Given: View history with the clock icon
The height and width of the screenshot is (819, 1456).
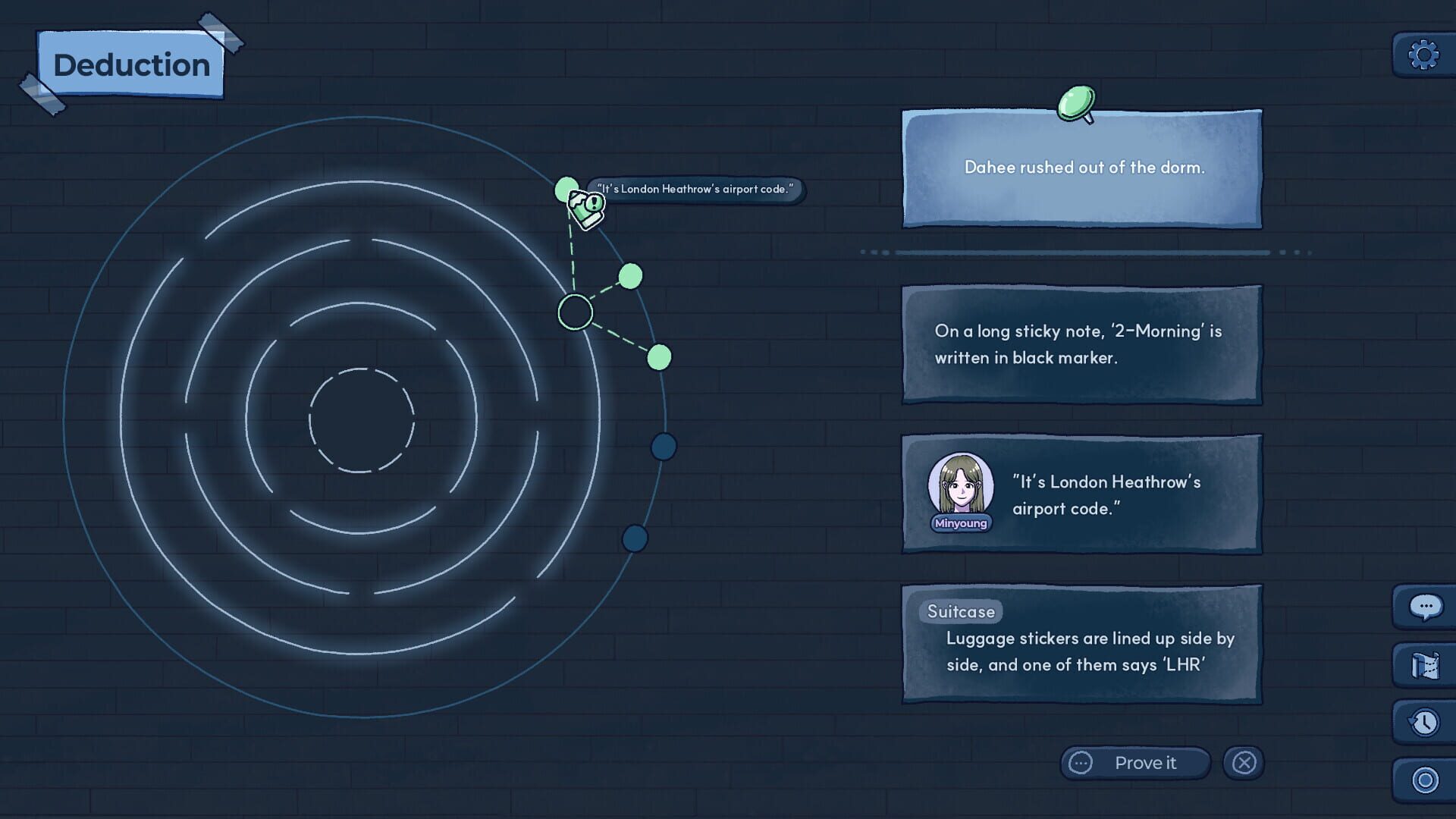Looking at the screenshot, I should (1424, 721).
